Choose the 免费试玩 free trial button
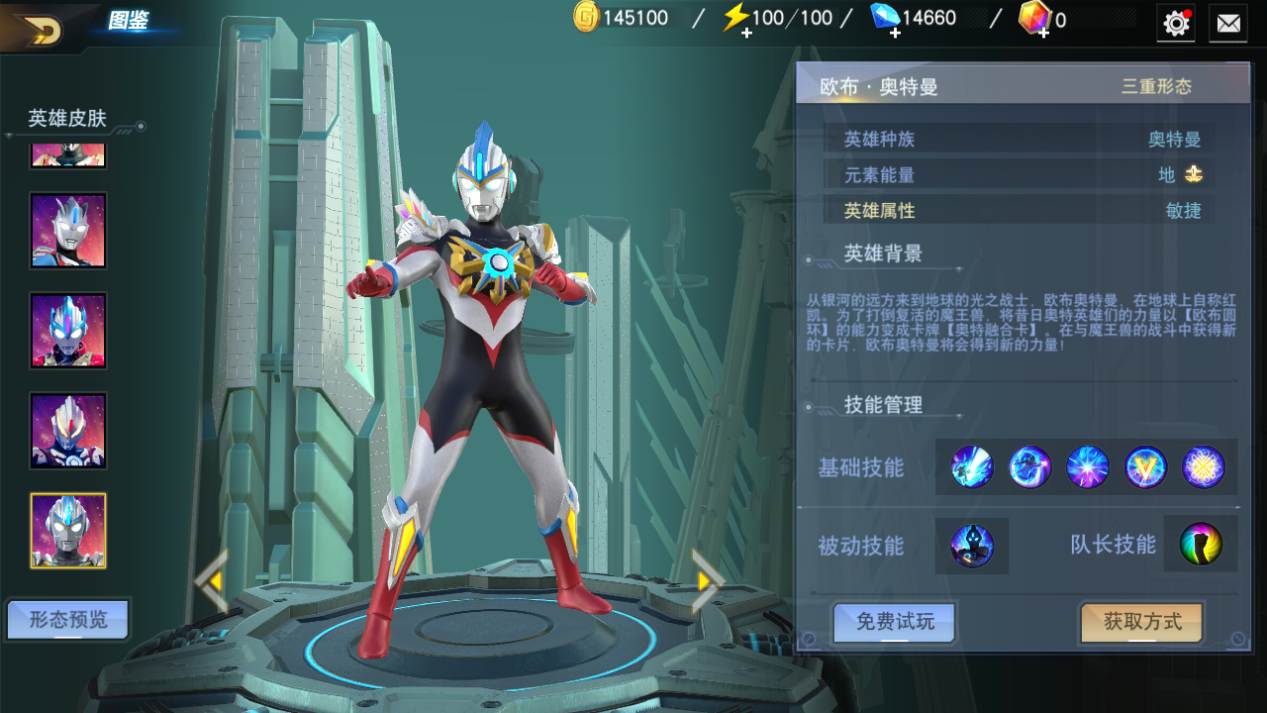Image resolution: width=1267 pixels, height=713 pixels. pyautogui.click(x=895, y=622)
